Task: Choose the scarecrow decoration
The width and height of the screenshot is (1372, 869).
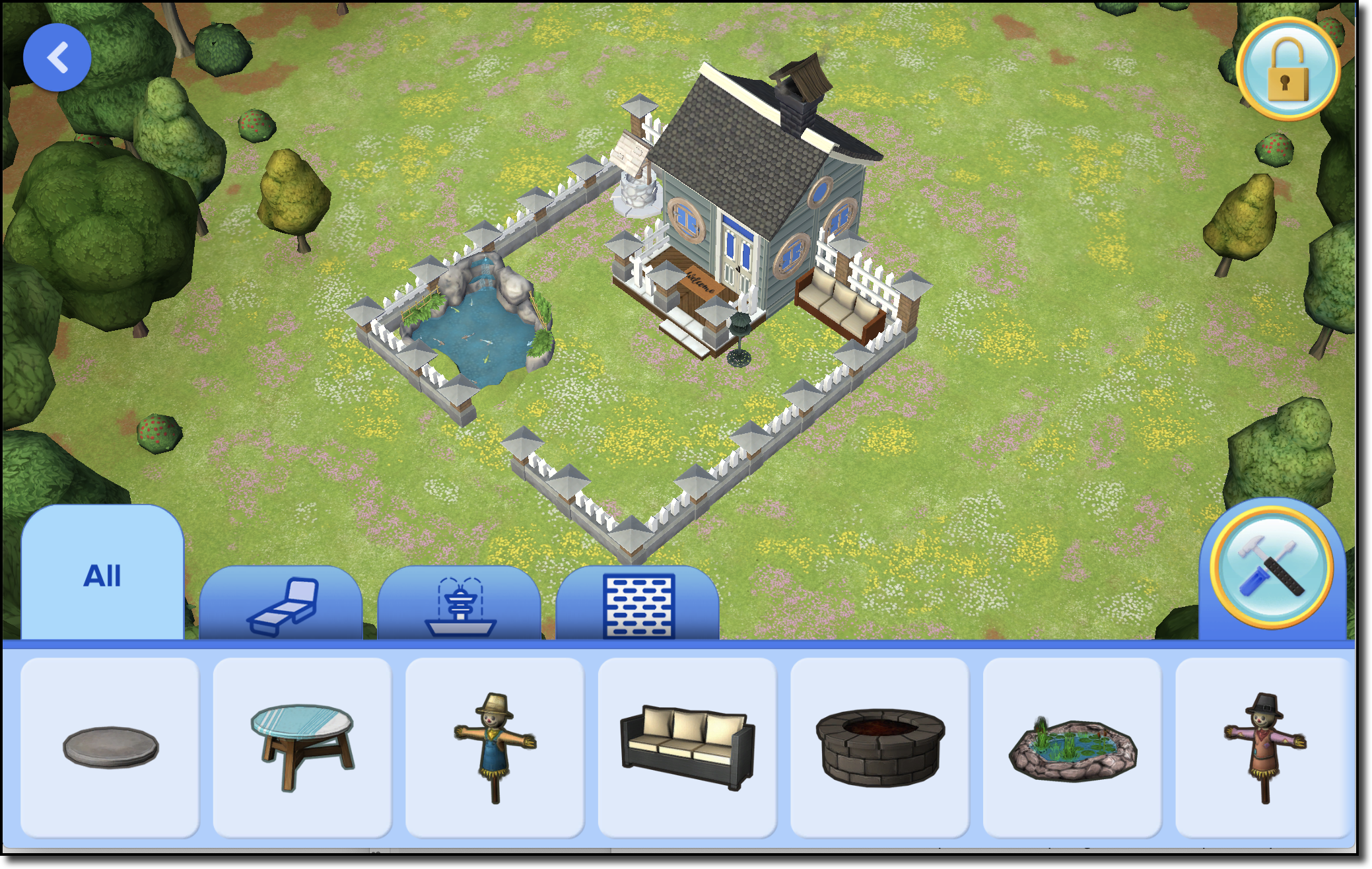Action: (x=494, y=746)
